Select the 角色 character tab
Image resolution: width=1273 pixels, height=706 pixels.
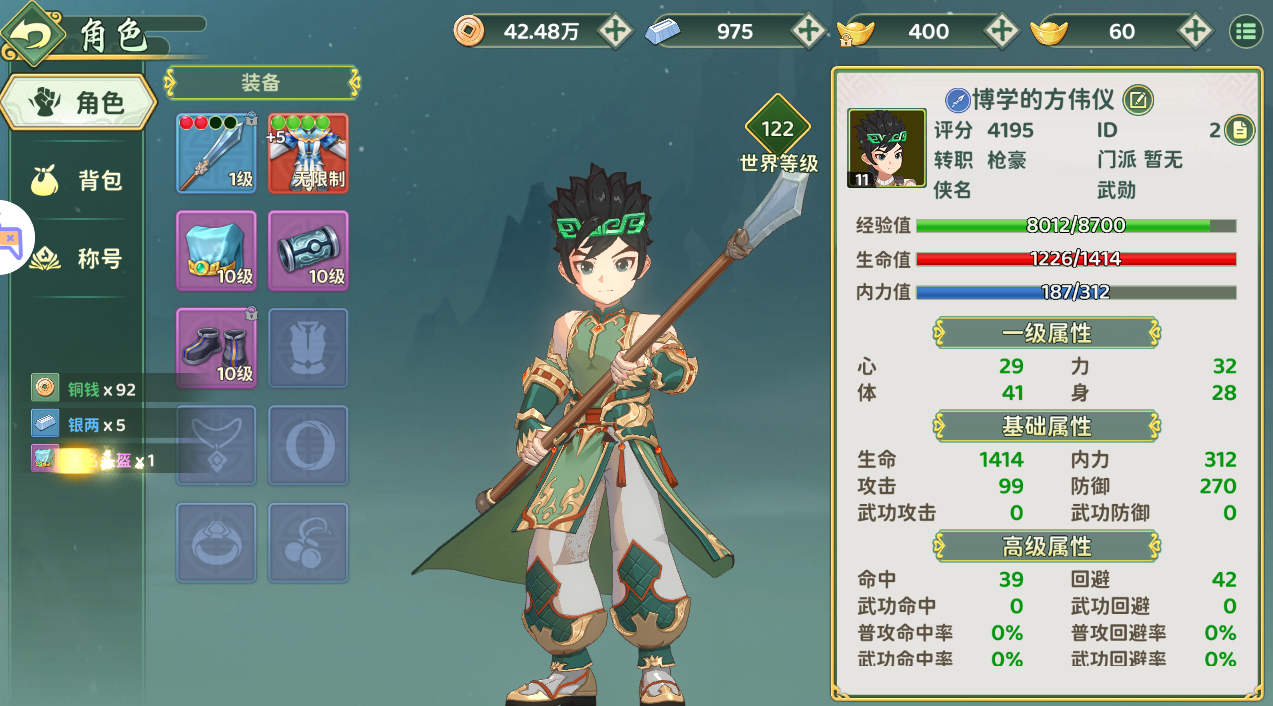79,101
